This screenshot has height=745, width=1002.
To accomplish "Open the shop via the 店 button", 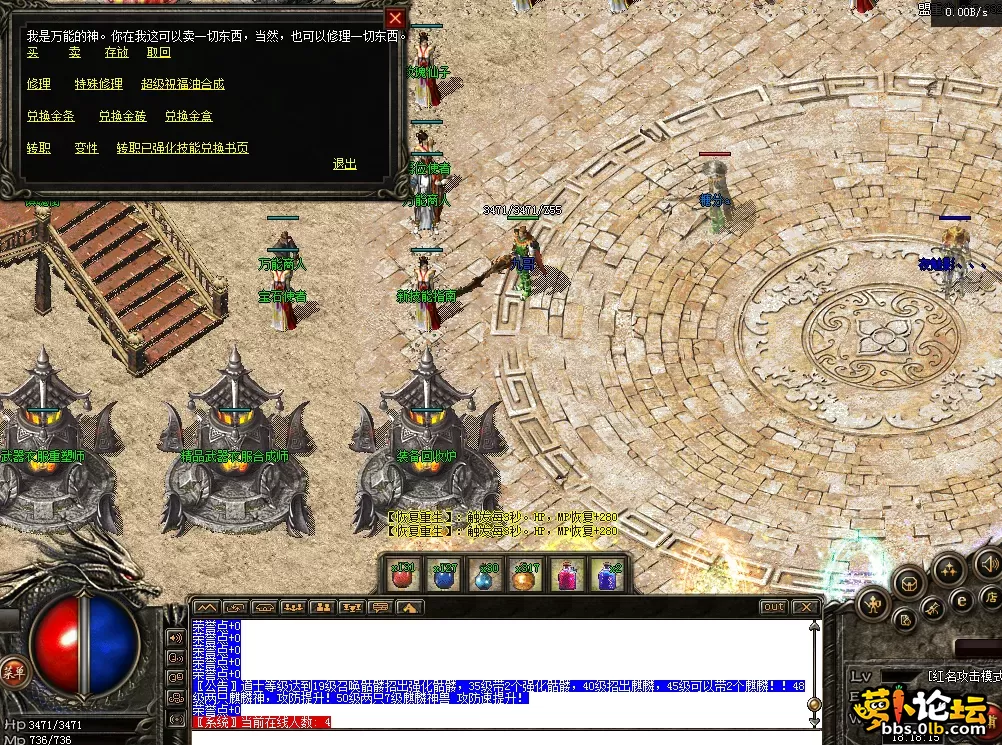I will click(x=993, y=597).
